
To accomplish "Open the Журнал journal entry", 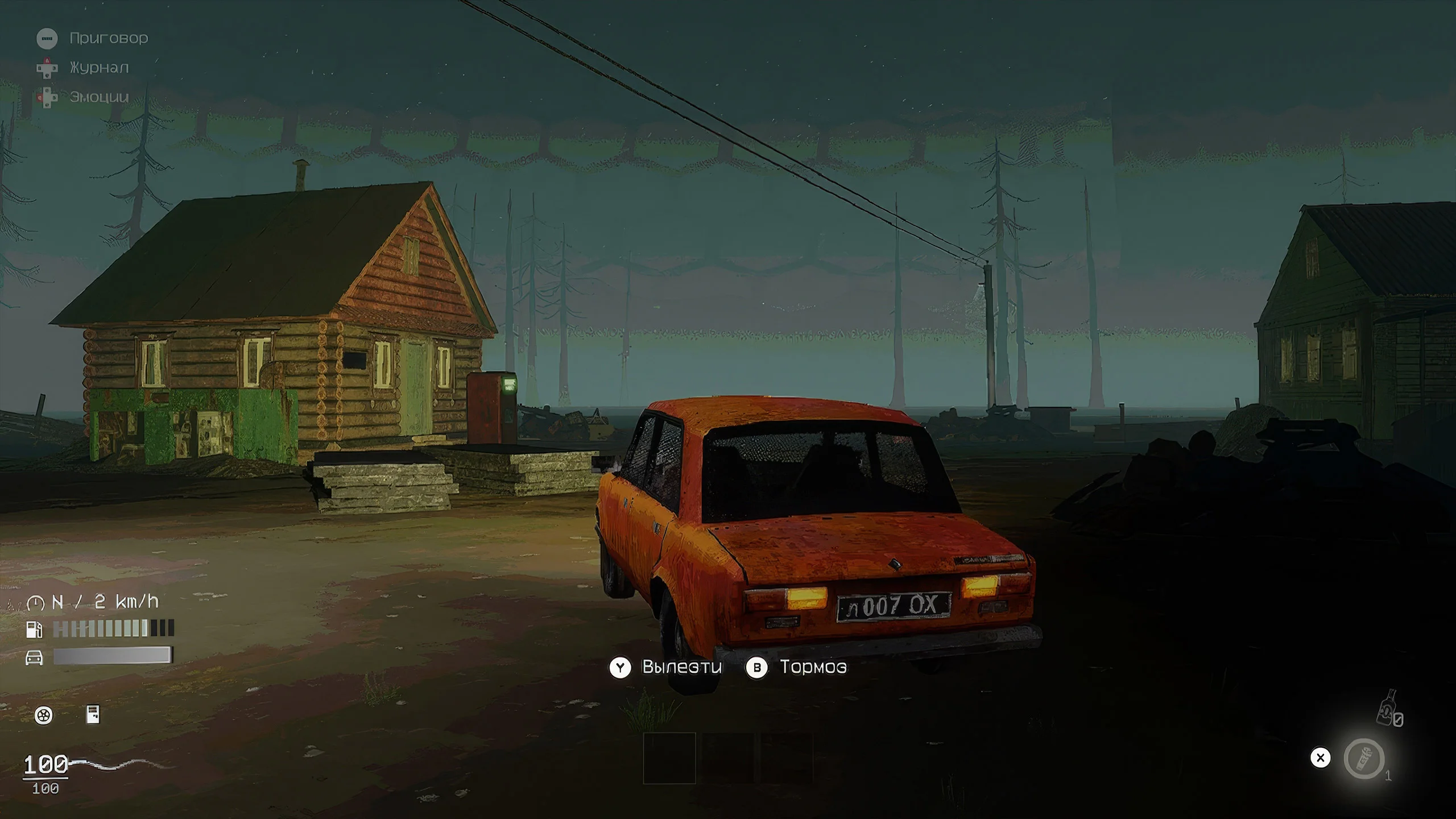I will tap(99, 68).
